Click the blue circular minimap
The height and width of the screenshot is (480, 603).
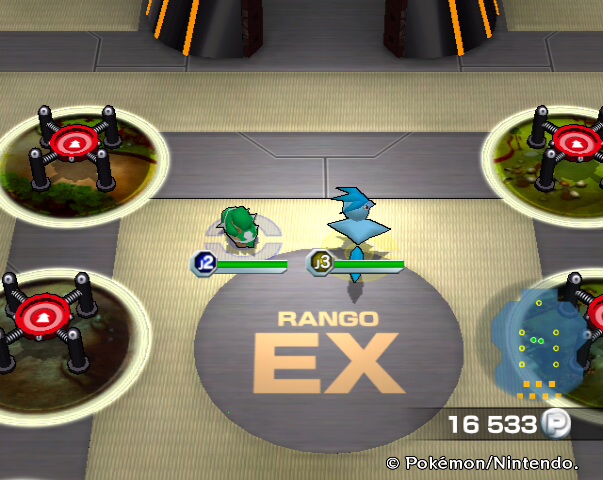(543, 335)
